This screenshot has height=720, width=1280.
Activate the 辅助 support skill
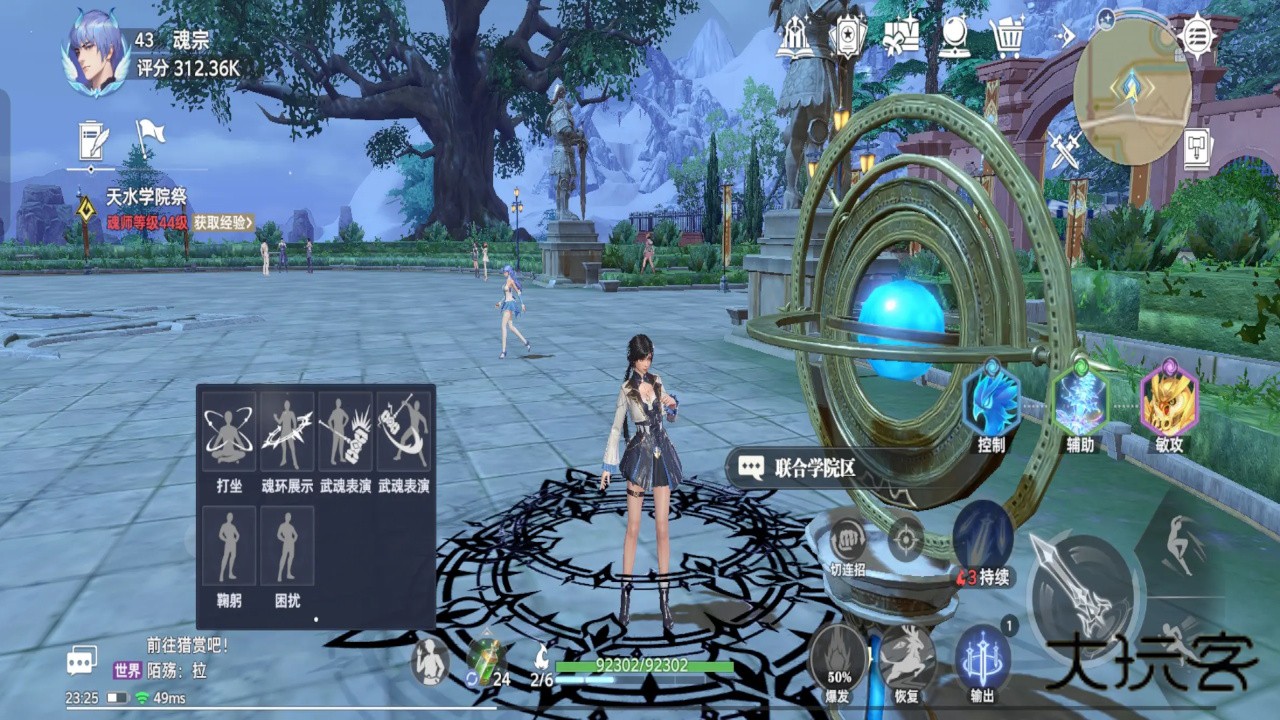(x=1079, y=403)
